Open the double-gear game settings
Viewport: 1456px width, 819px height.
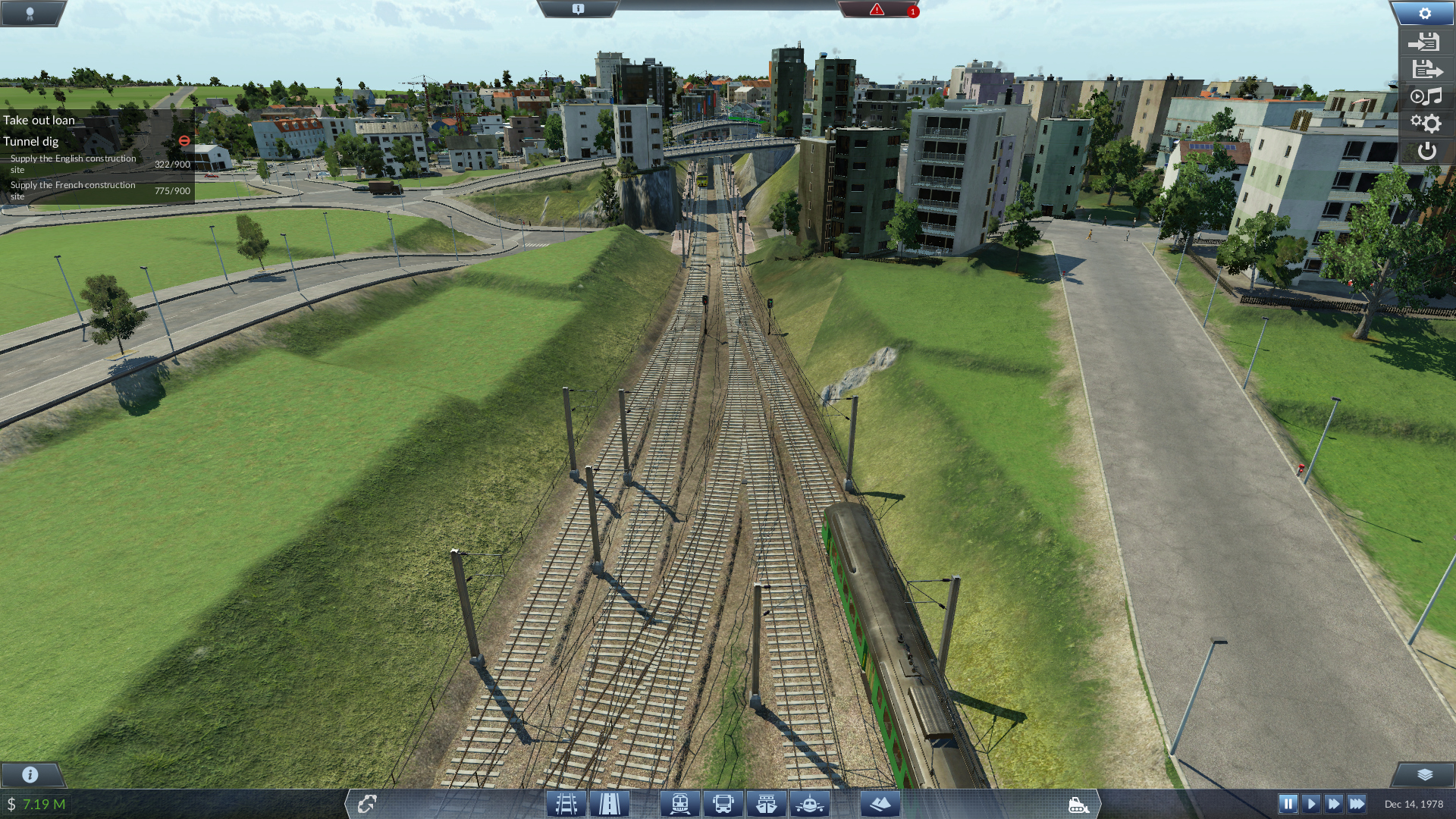(1426, 123)
